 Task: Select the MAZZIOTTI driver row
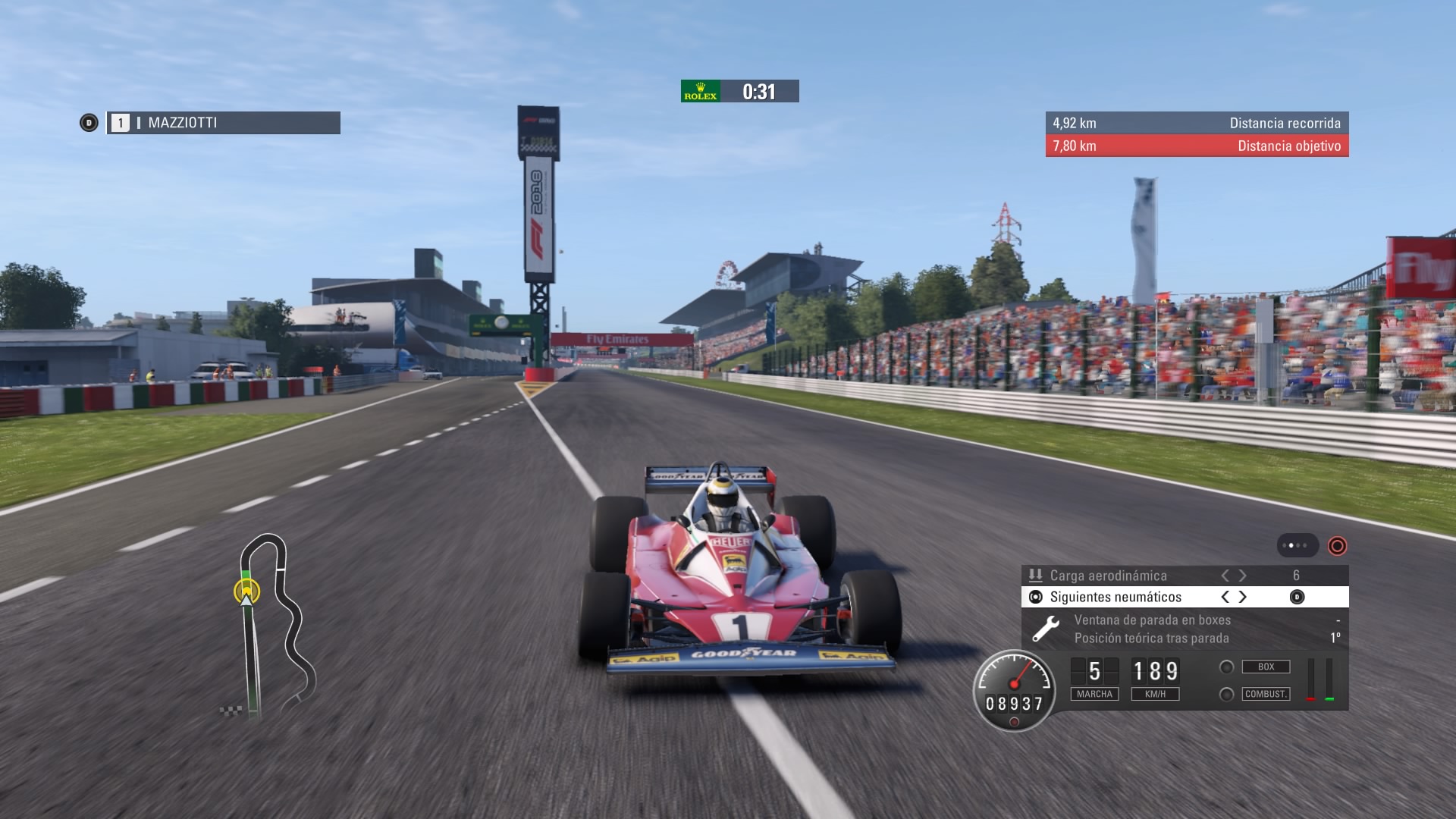[223, 123]
